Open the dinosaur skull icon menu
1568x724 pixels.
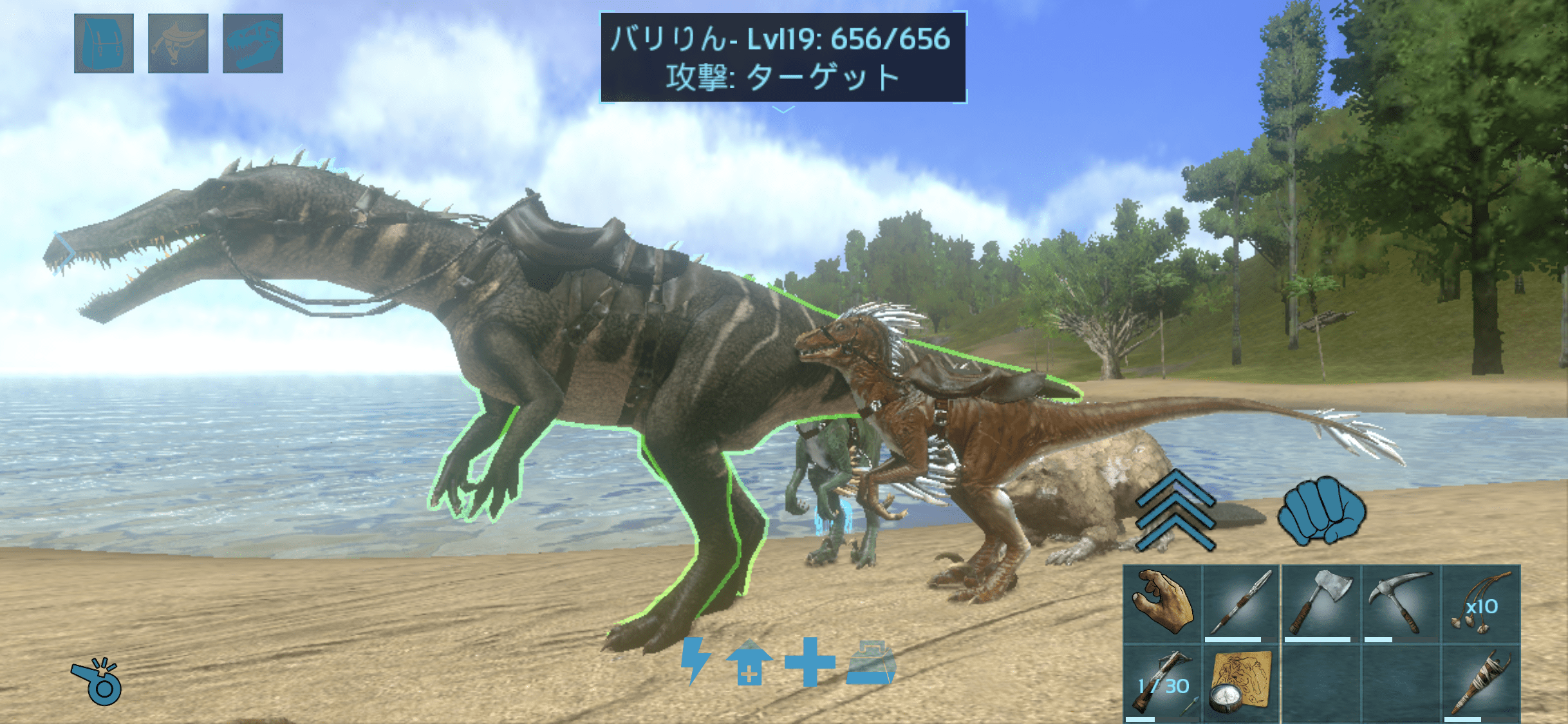coord(252,43)
